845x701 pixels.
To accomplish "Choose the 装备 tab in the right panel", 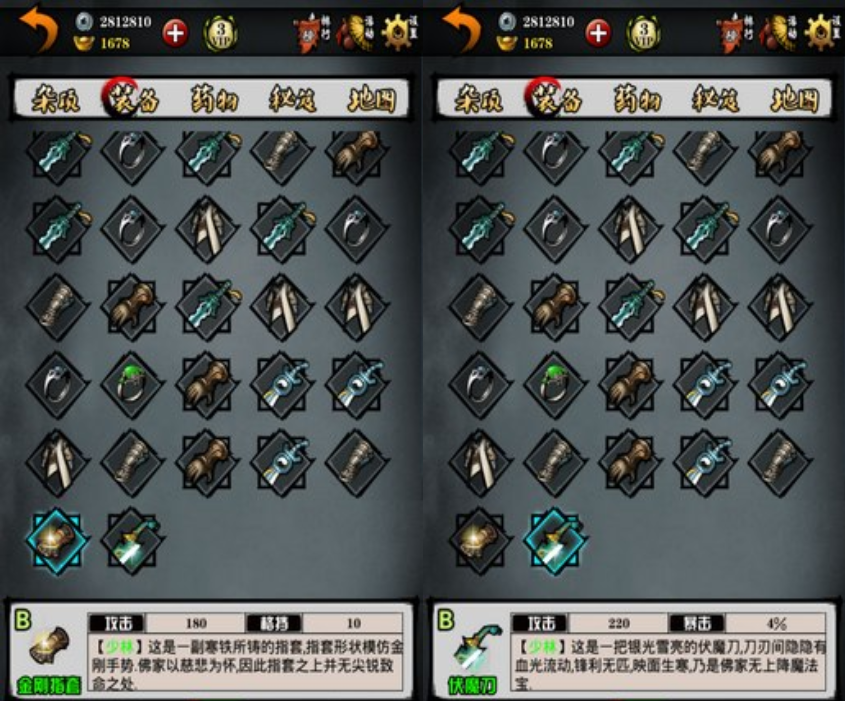I will (x=558, y=100).
